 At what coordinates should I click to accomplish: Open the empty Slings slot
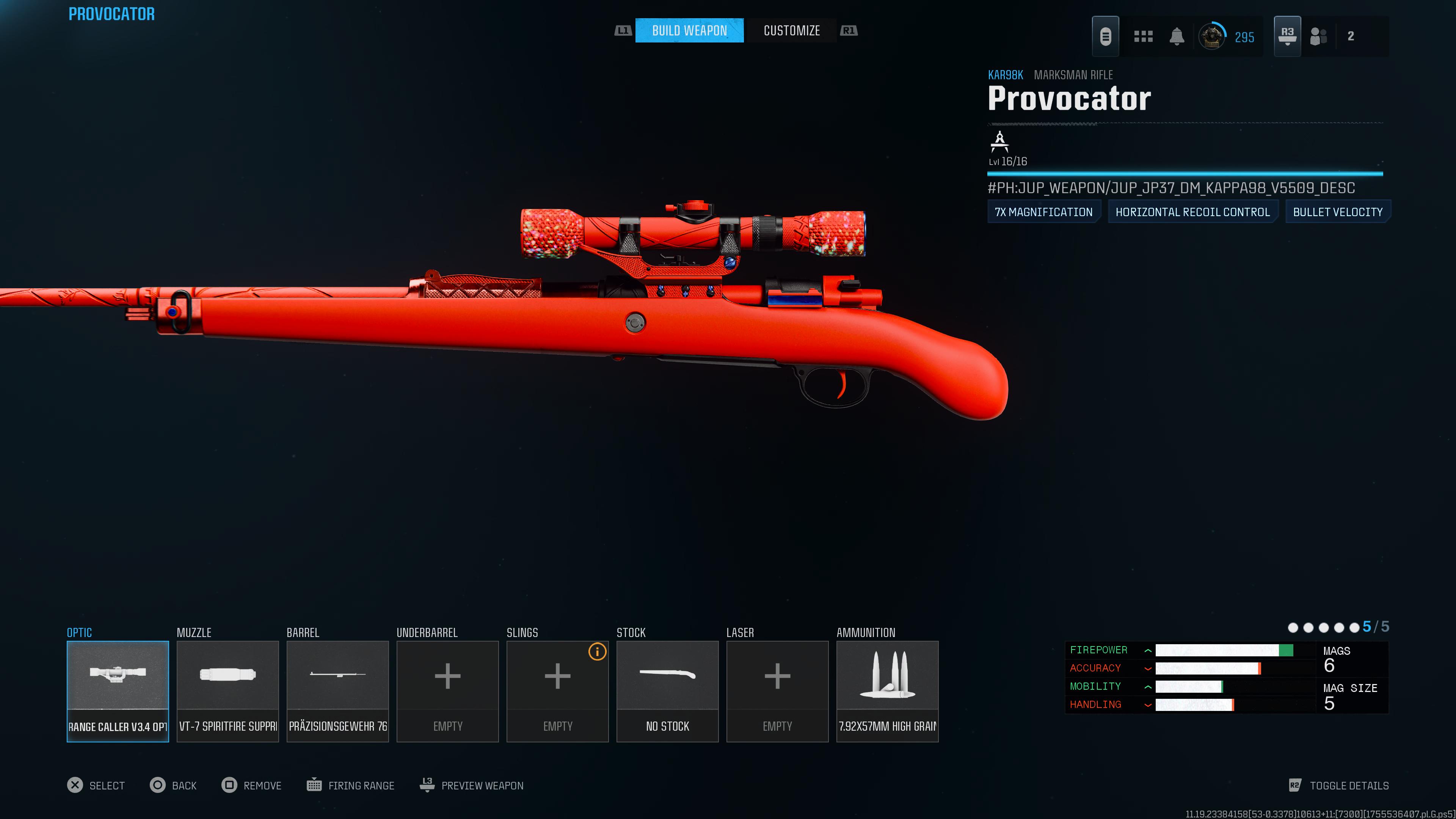point(557,691)
